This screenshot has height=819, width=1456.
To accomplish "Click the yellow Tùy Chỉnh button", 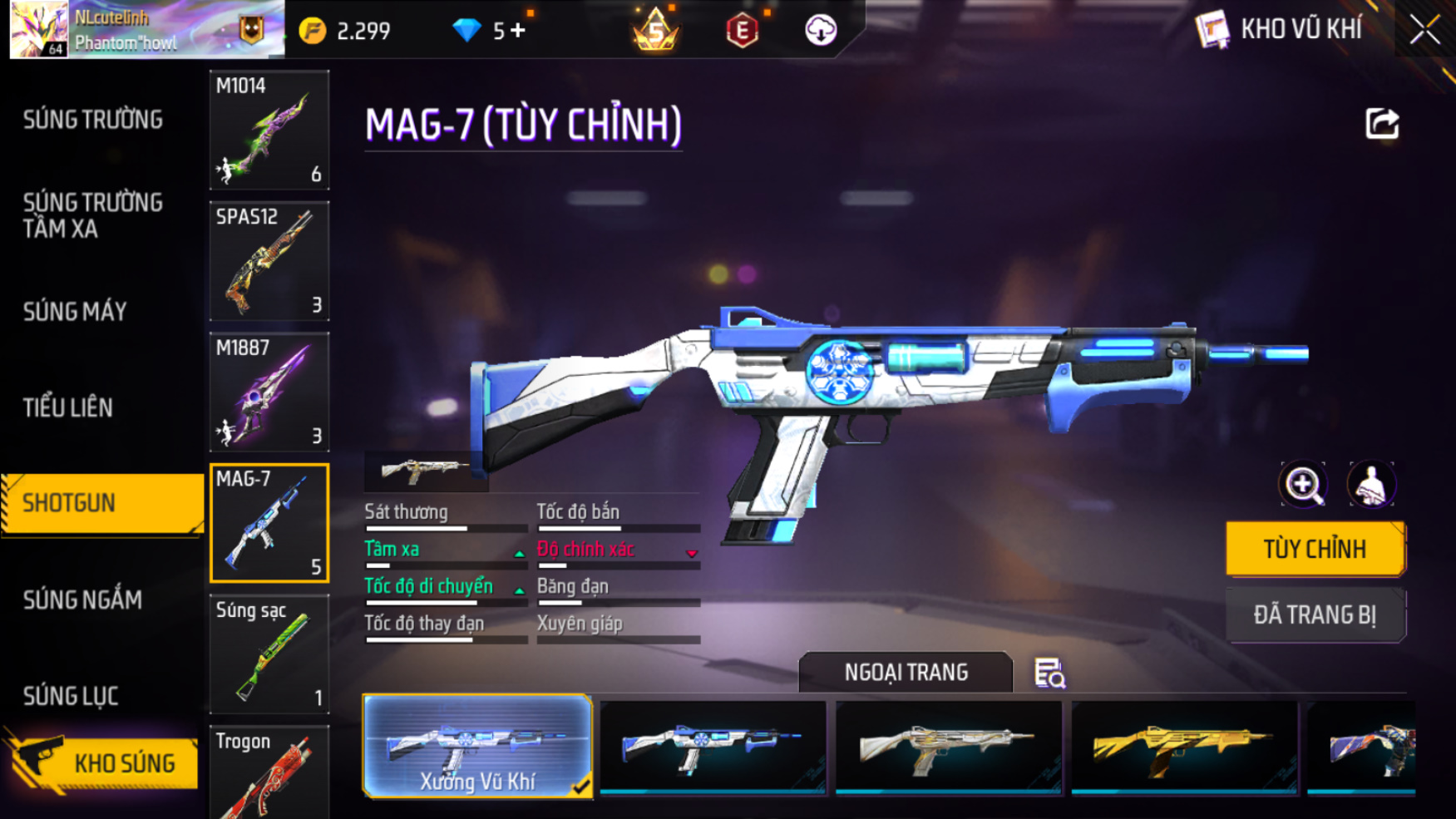I will point(1315,549).
